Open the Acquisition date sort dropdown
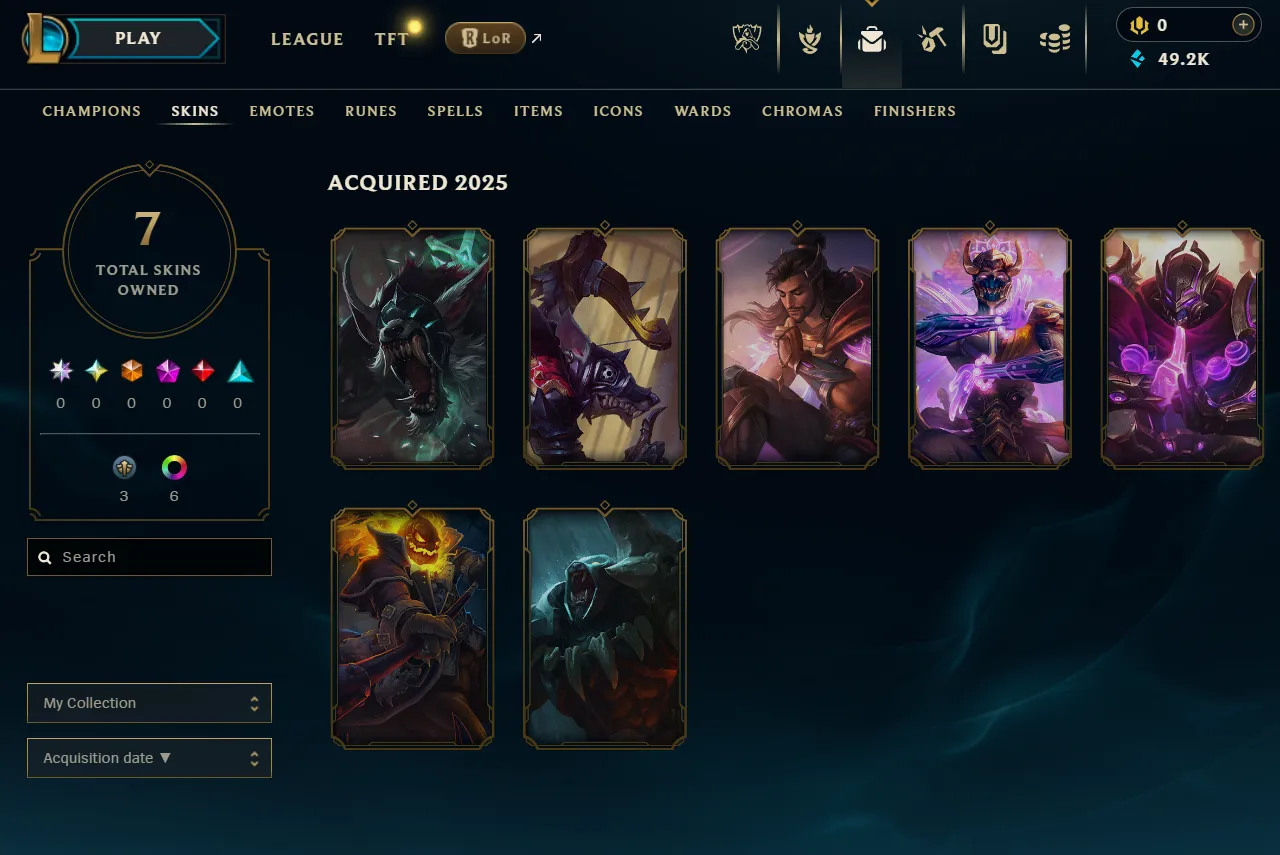The image size is (1280, 855). tap(149, 758)
